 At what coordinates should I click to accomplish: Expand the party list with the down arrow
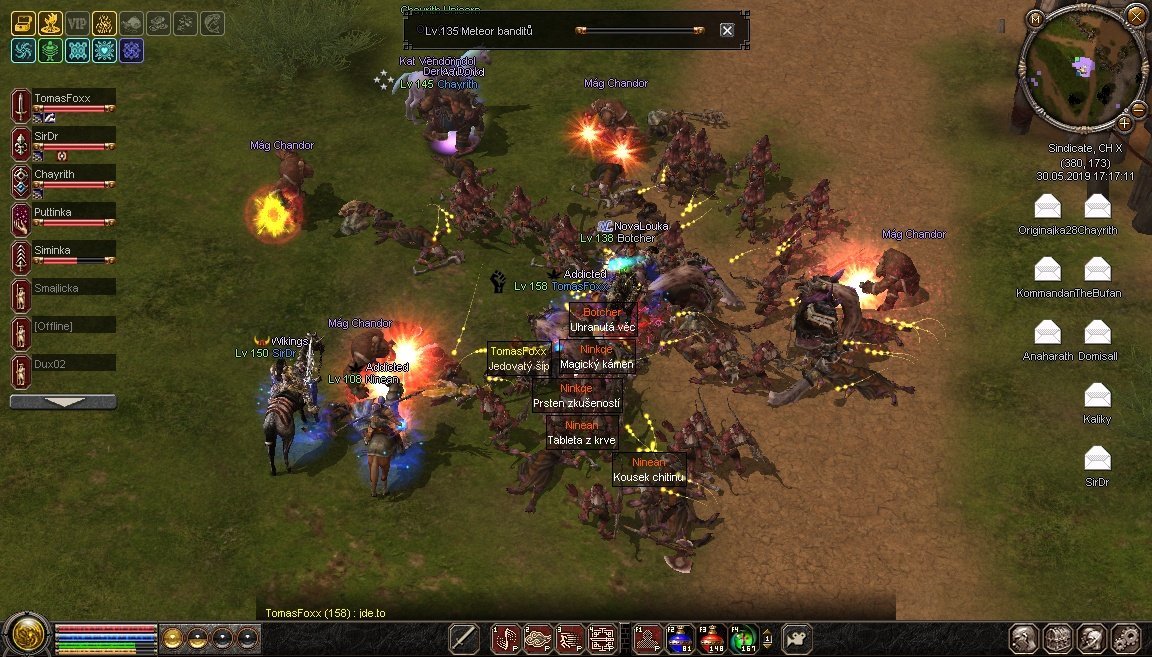point(62,402)
